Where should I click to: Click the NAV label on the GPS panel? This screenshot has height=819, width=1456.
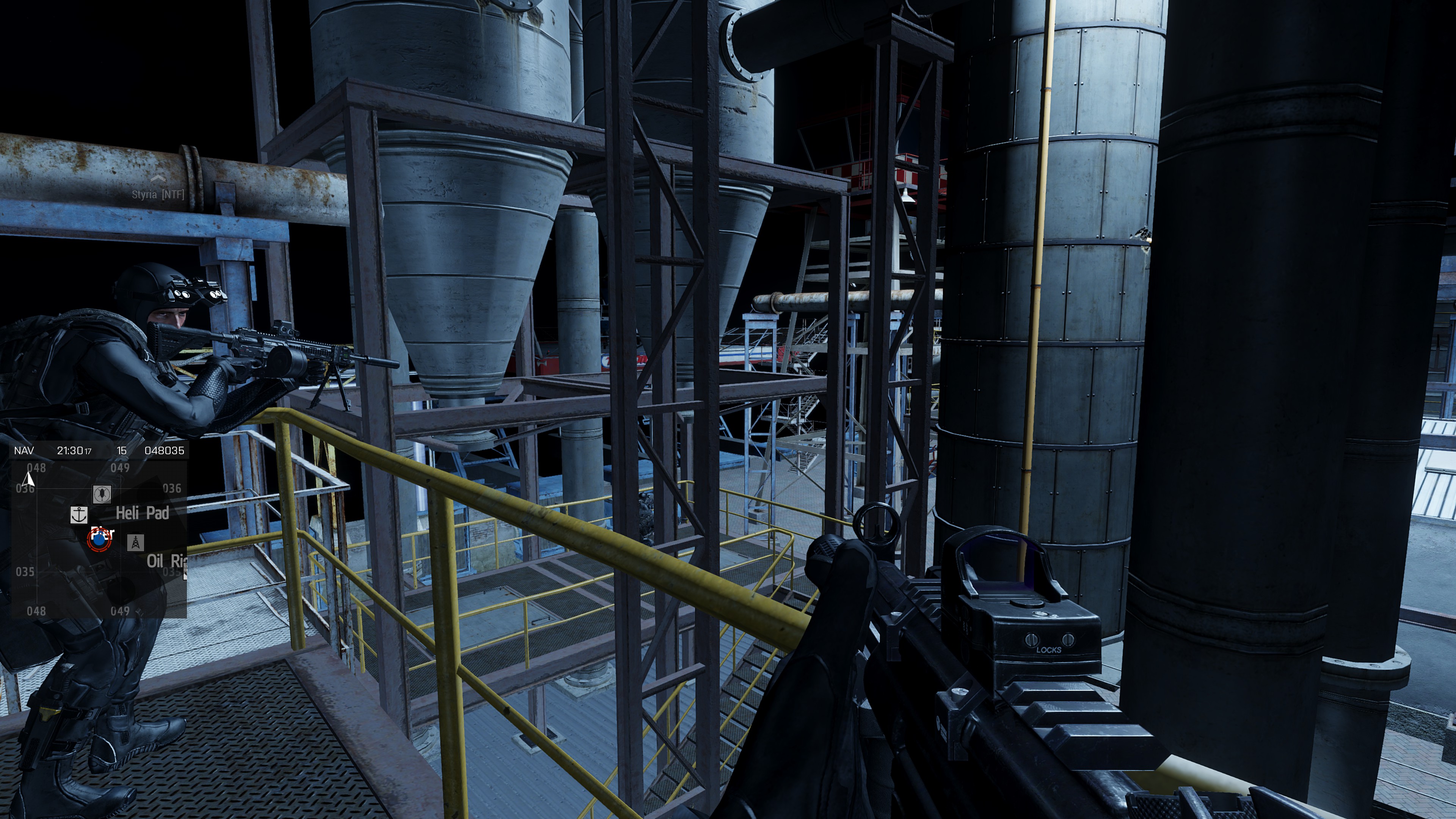pyautogui.click(x=24, y=450)
